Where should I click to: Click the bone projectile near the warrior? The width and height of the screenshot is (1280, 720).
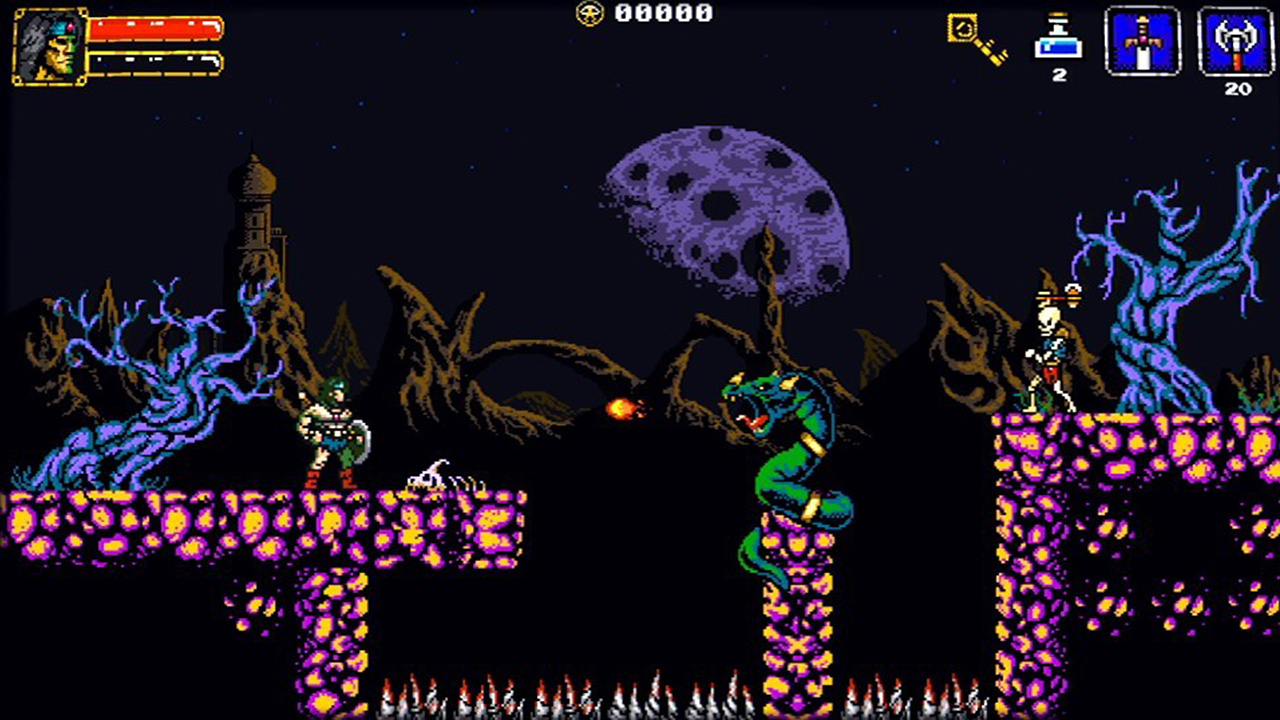pos(428,473)
